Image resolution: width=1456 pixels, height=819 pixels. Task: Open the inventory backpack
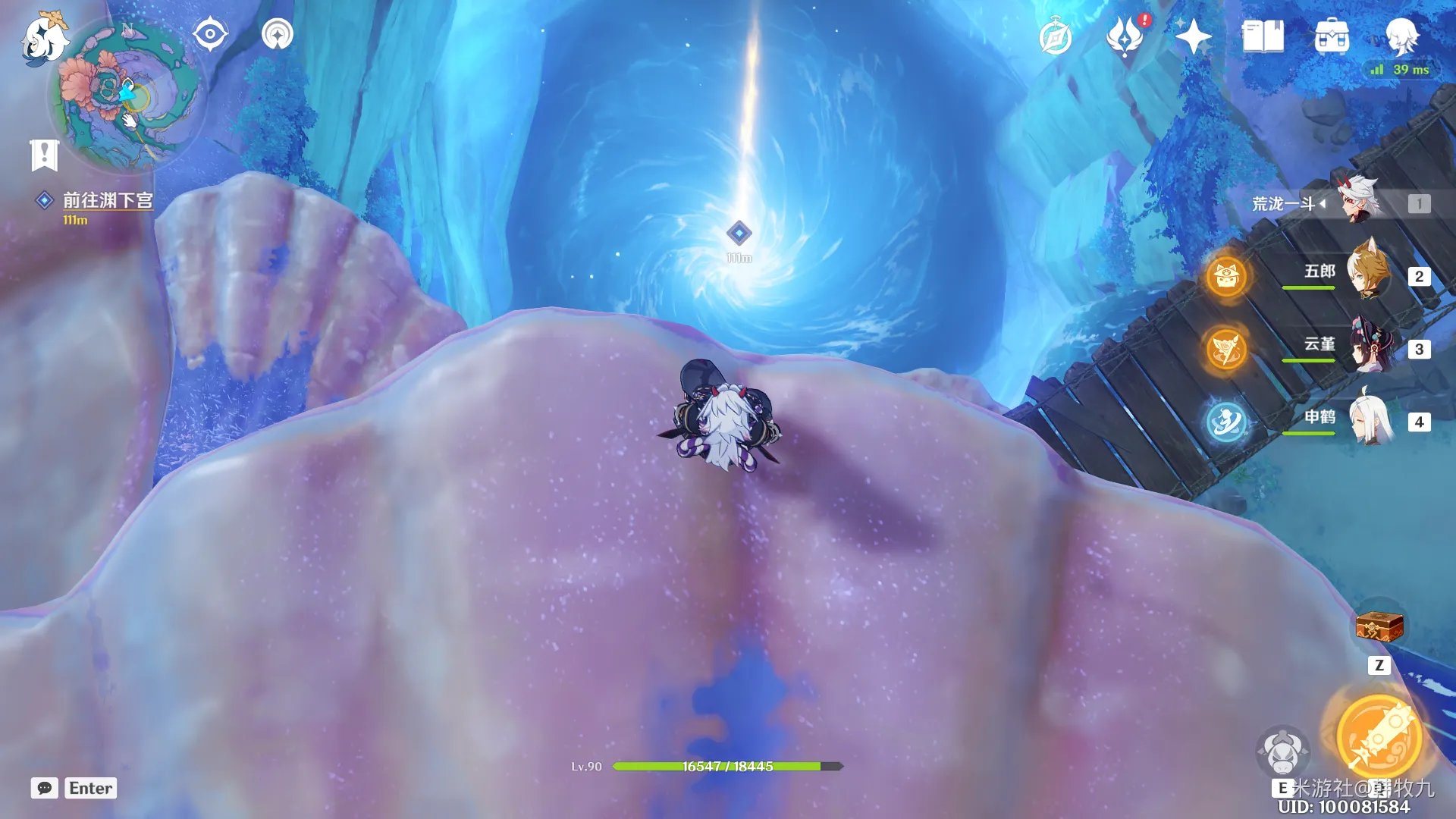[x=1332, y=36]
